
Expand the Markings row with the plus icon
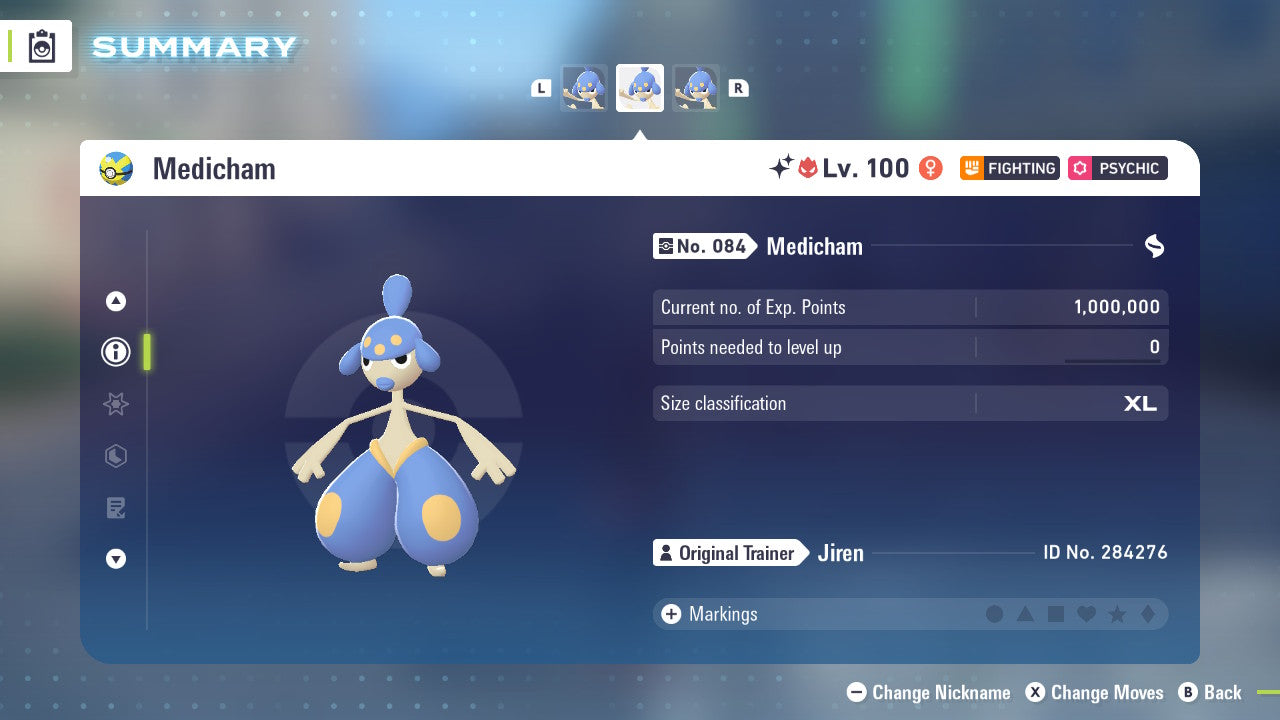coord(670,614)
